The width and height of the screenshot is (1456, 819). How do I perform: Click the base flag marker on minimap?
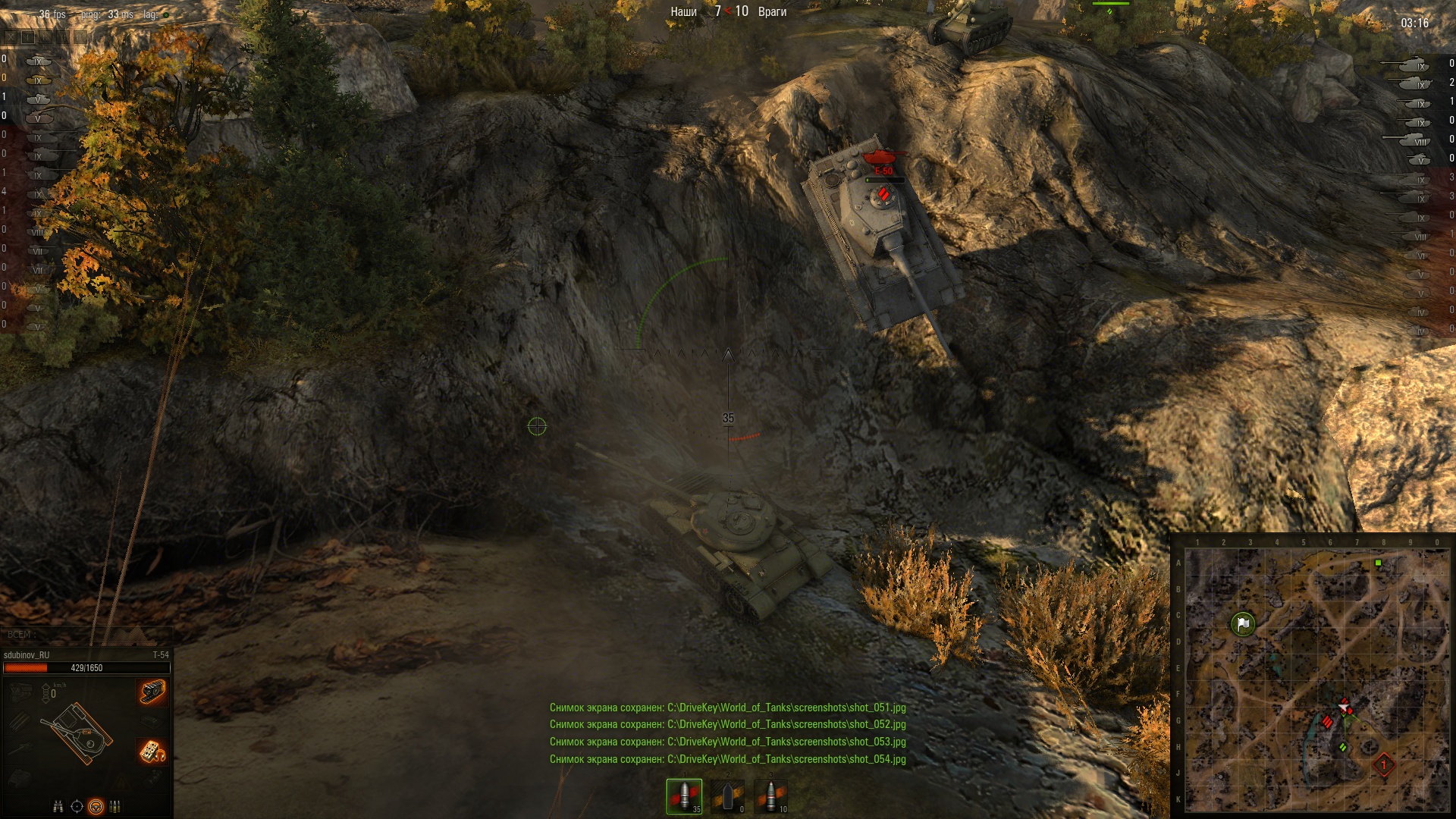coord(1243,624)
